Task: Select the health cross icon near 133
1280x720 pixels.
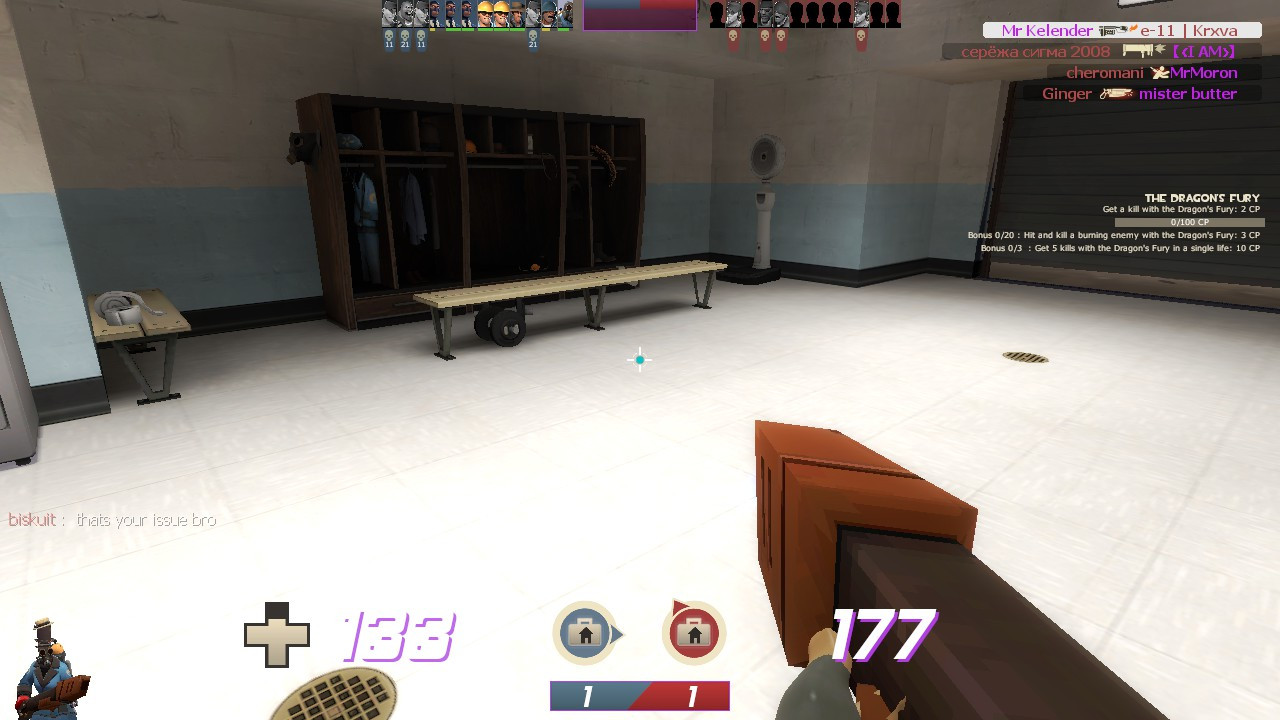Action: [x=278, y=632]
